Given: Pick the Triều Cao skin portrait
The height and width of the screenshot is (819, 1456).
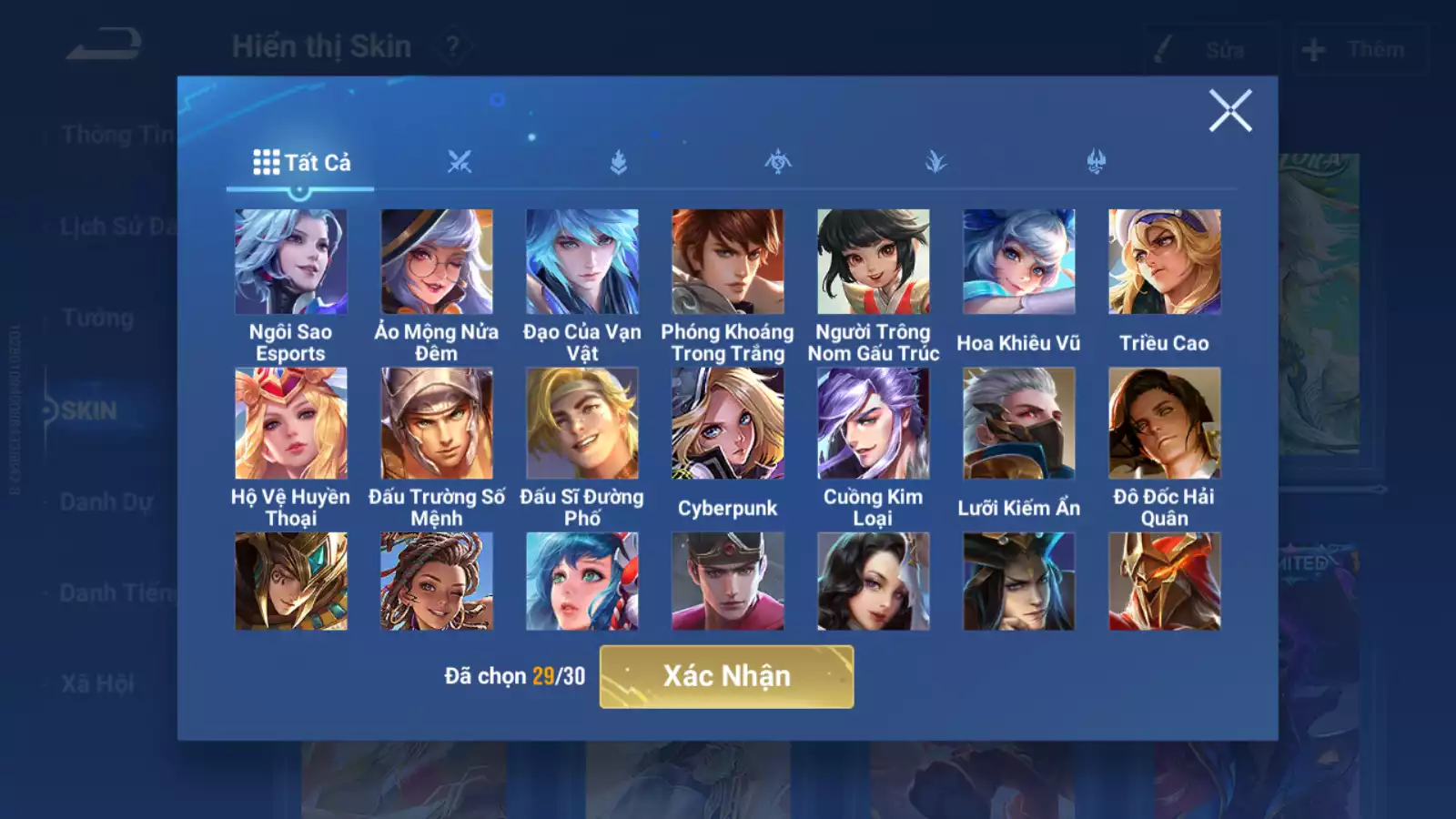Looking at the screenshot, I should coord(1165,262).
